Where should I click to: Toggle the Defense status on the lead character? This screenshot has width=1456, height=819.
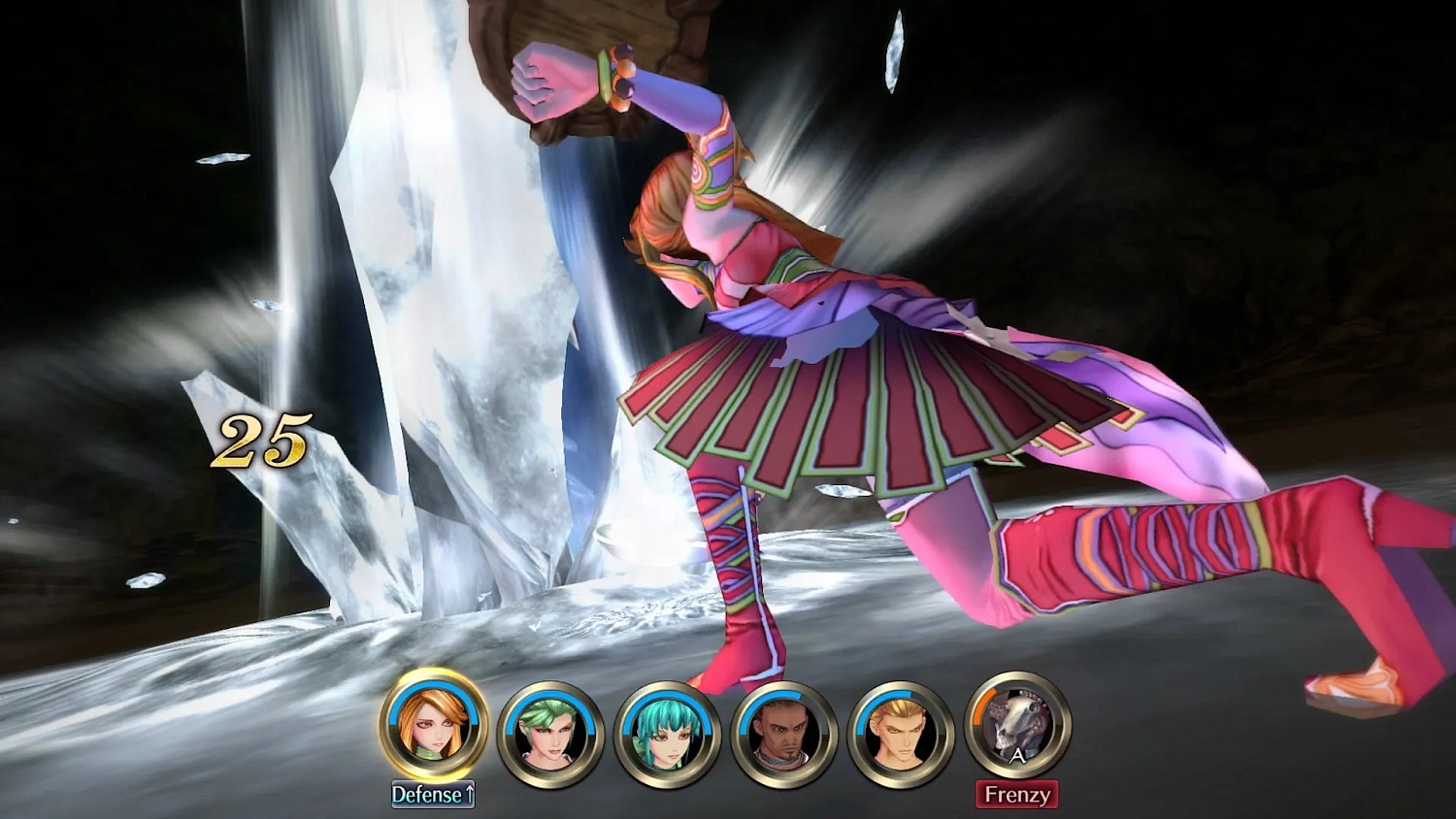coord(434,794)
